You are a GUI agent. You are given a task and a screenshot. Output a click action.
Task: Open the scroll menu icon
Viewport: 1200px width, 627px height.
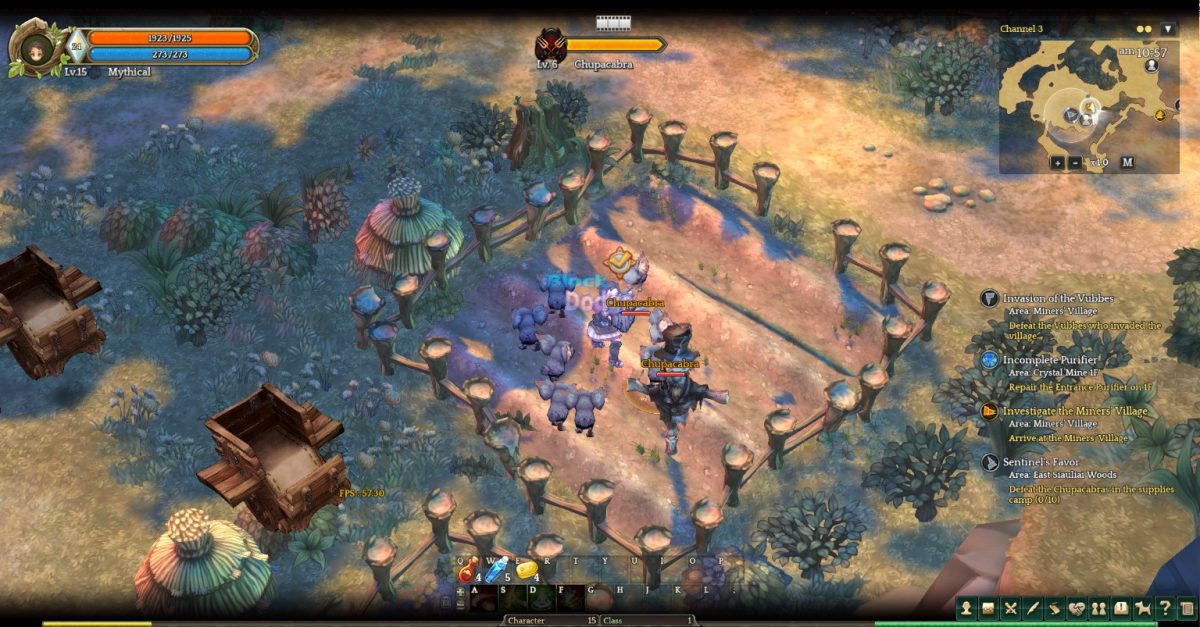click(x=1055, y=608)
